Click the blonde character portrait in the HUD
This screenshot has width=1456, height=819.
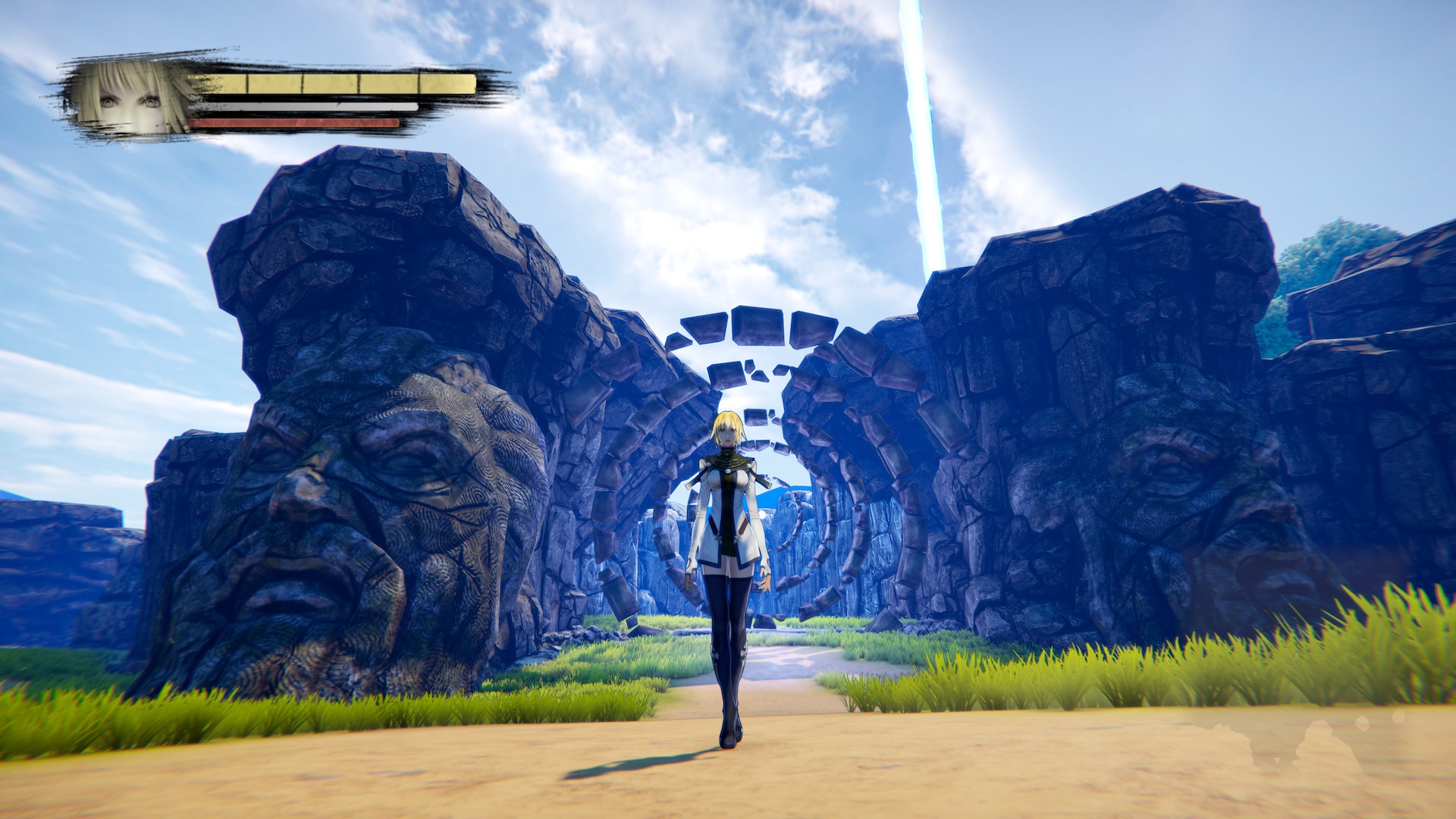pyautogui.click(x=130, y=99)
